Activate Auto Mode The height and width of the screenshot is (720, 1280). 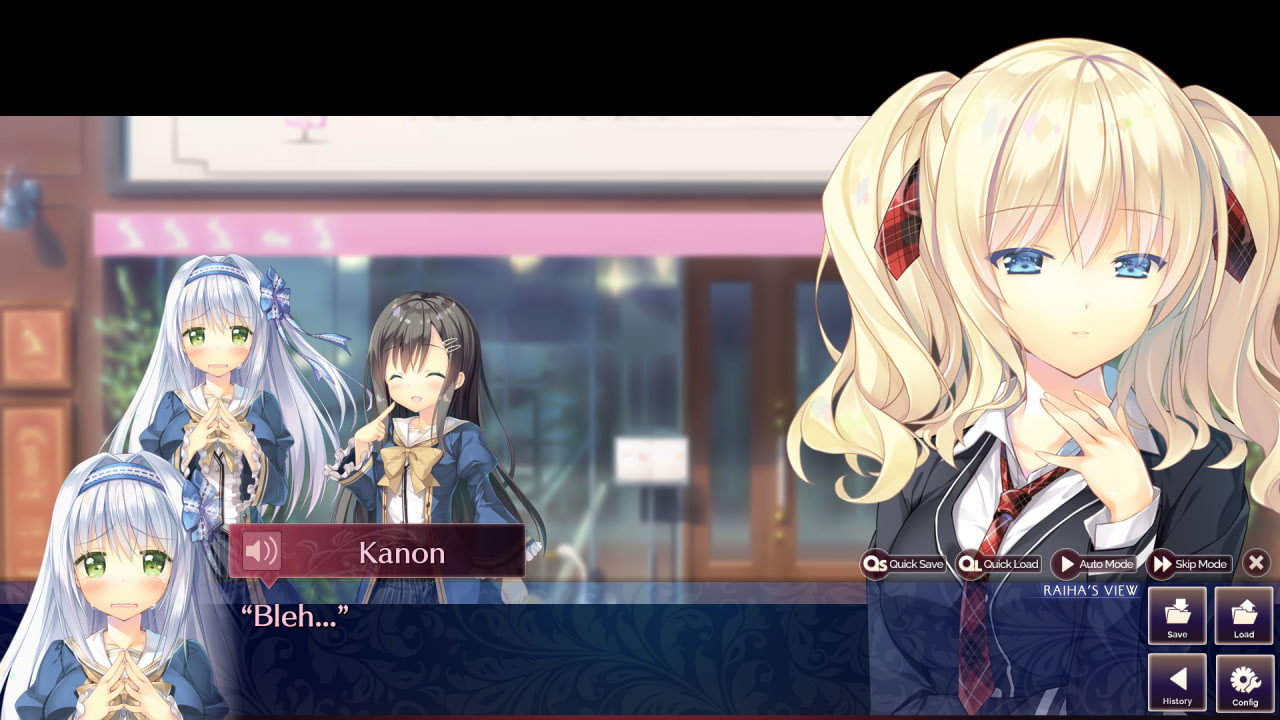(1094, 564)
